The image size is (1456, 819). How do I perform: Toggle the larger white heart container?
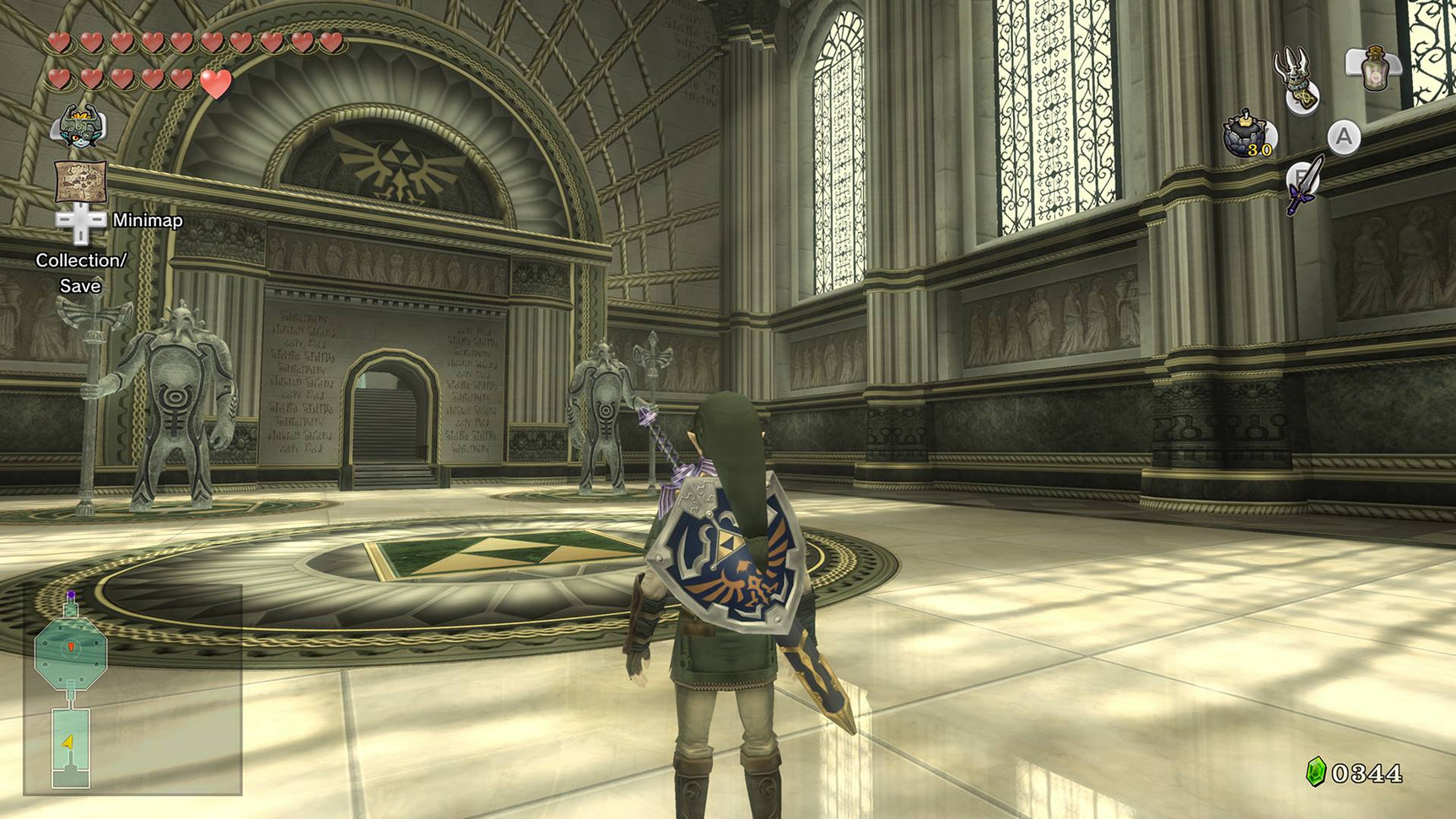pyautogui.click(x=217, y=84)
